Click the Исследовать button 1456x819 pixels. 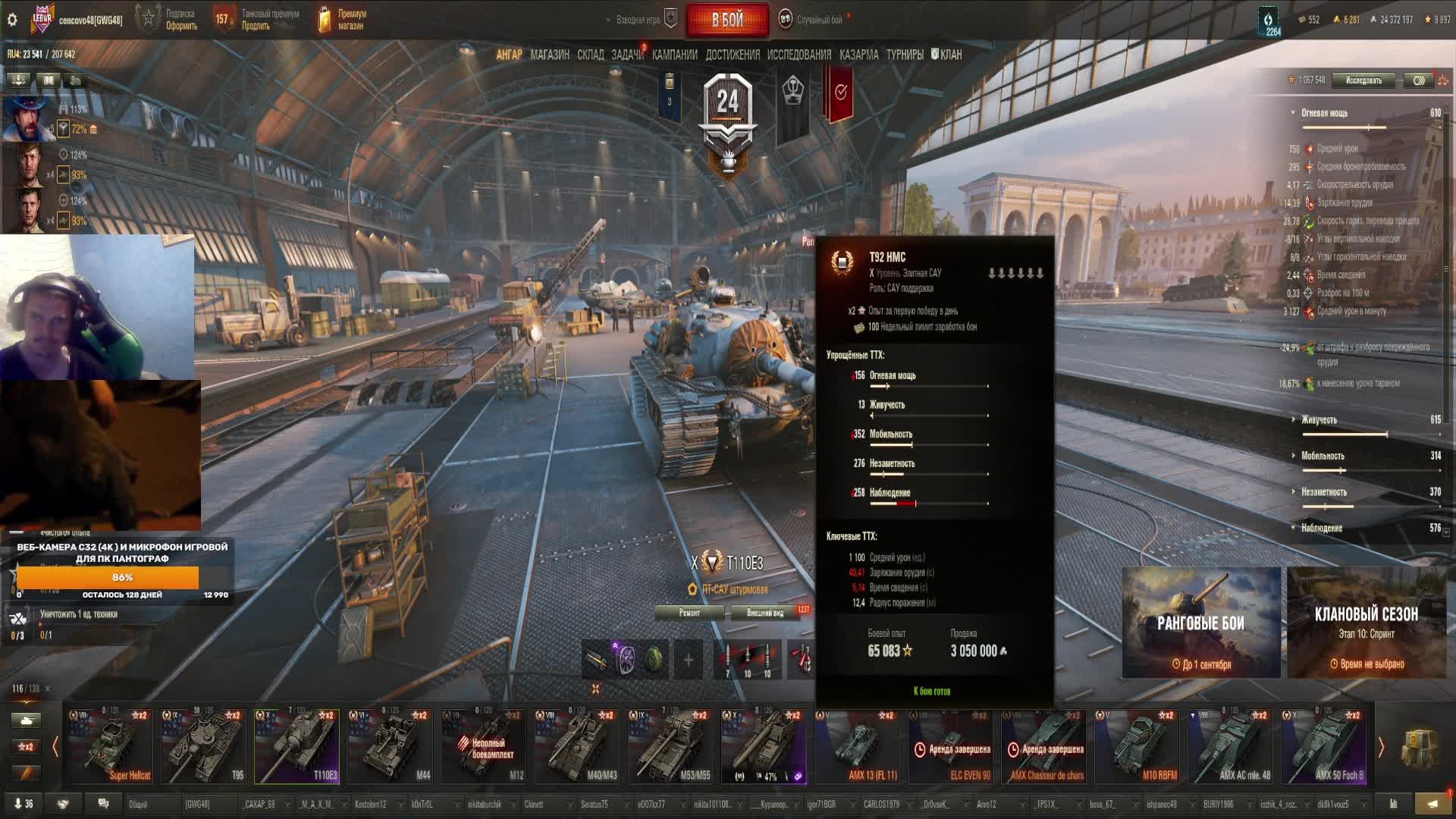pyautogui.click(x=1363, y=80)
